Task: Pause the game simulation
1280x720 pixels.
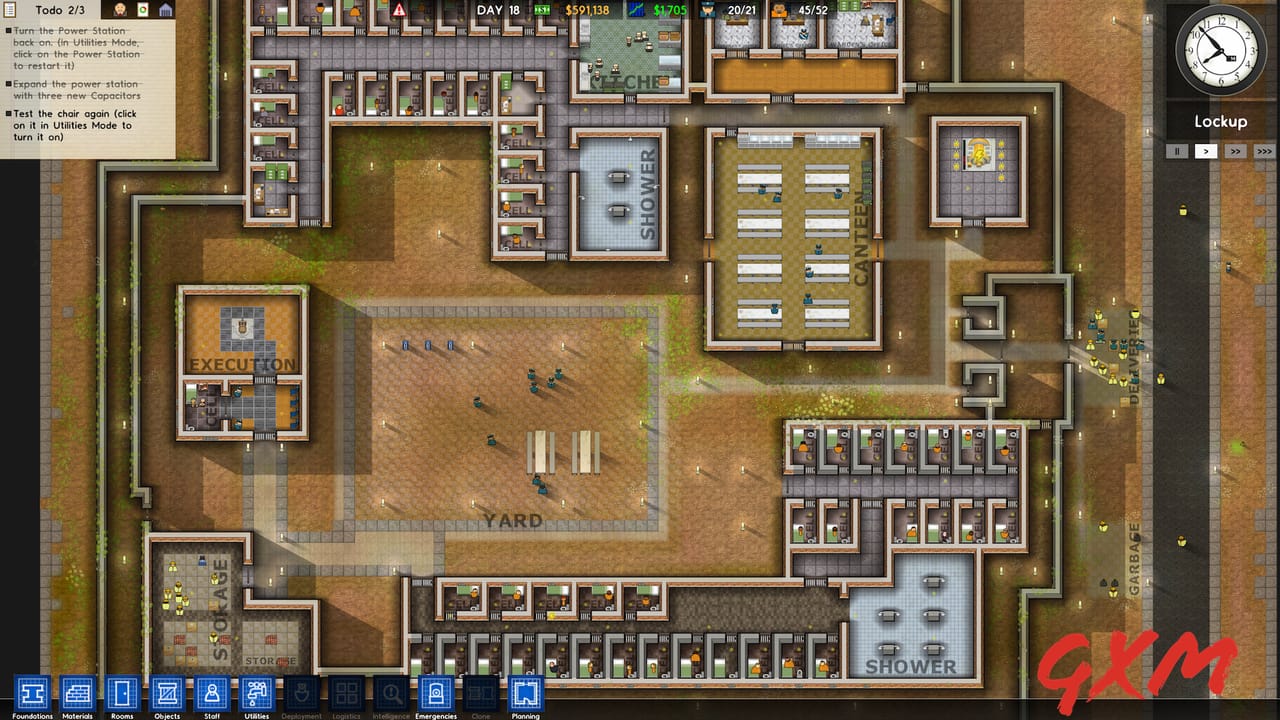Action: pos(1176,151)
